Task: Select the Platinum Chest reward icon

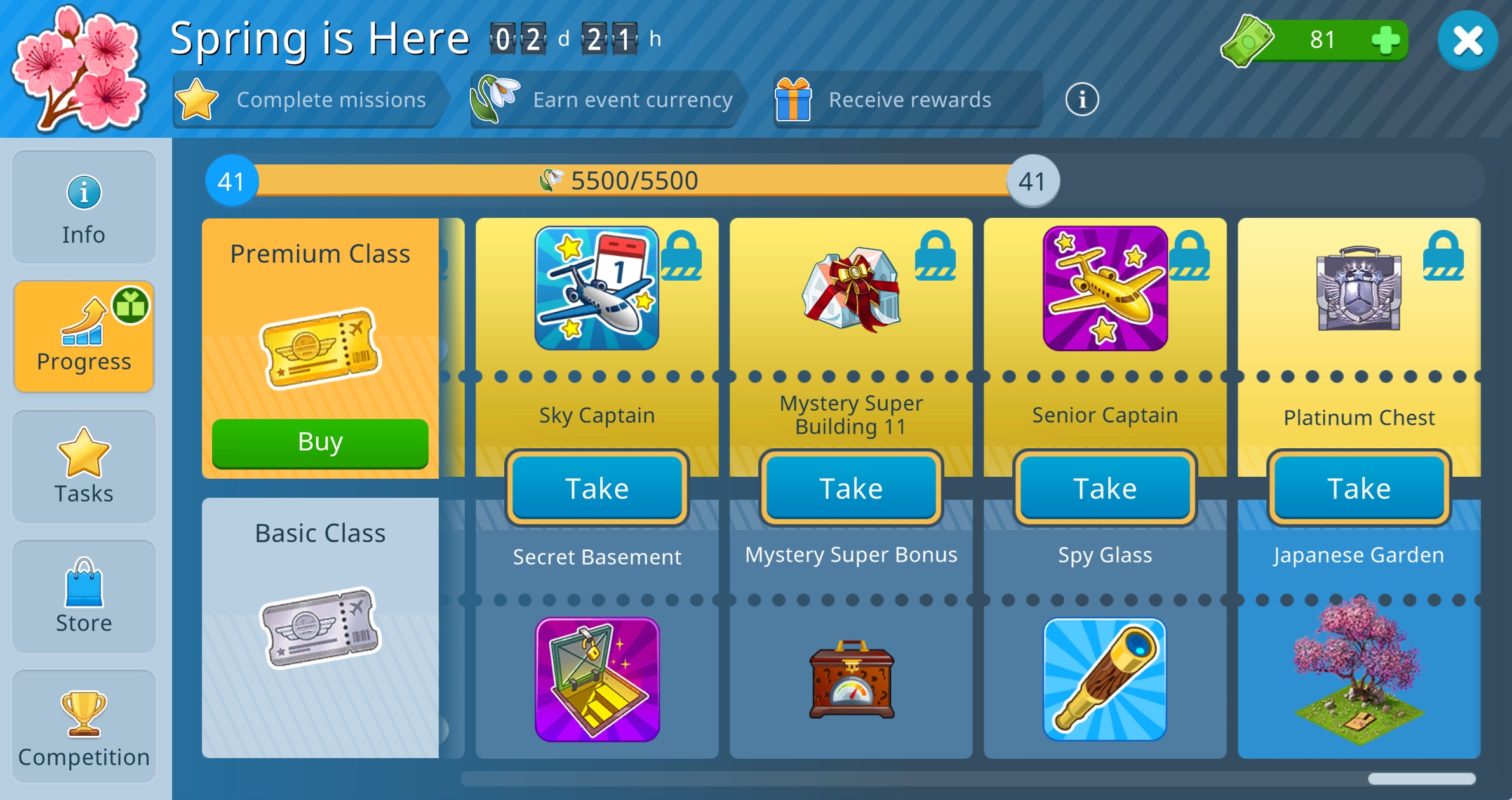Action: (x=1359, y=288)
